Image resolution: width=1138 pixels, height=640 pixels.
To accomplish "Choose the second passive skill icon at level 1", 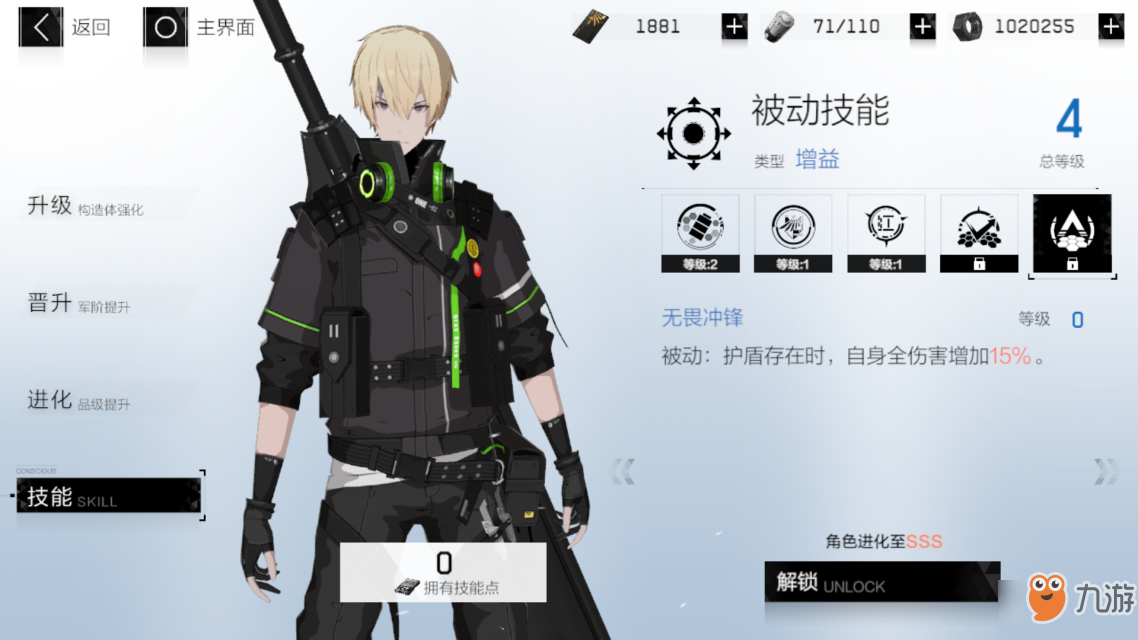I will tap(793, 233).
